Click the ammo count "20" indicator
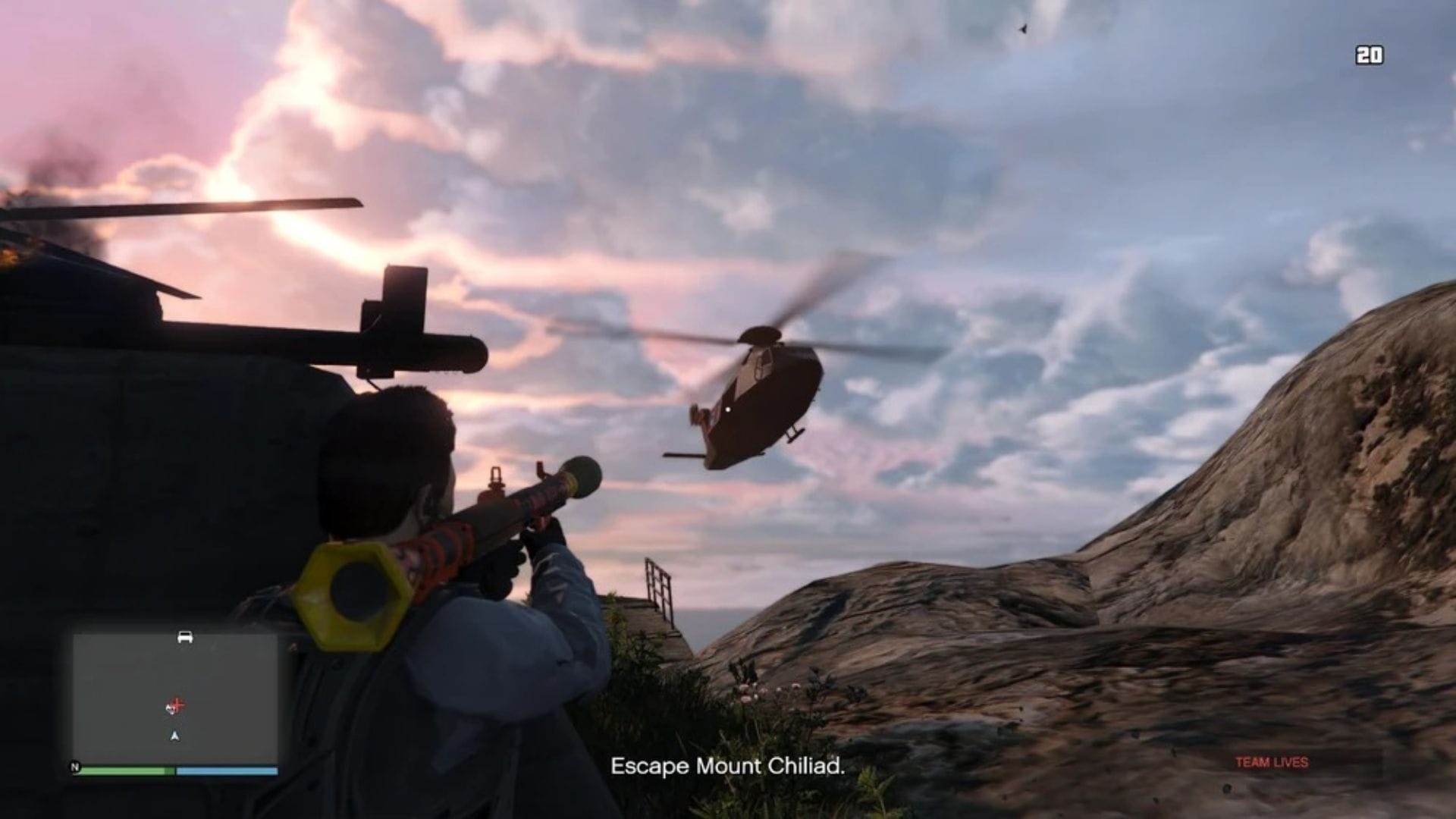This screenshot has height=819, width=1456. (1370, 53)
